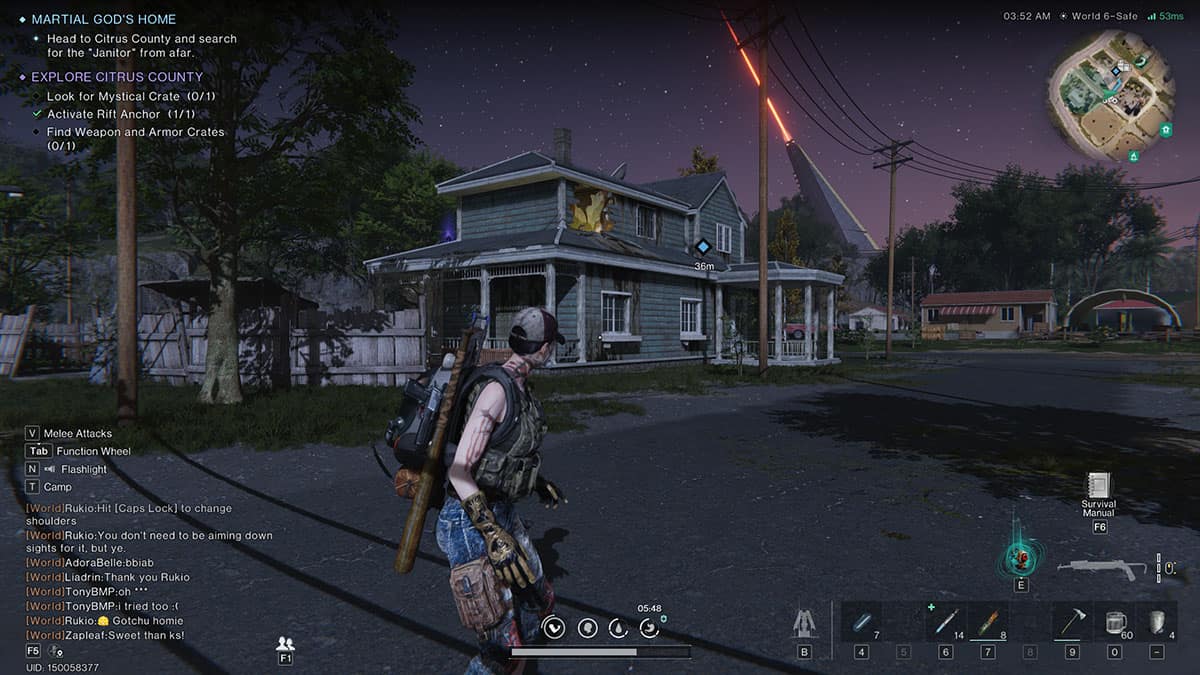Open the building mode icon
Screen dimensions: 1200x675
(804, 623)
